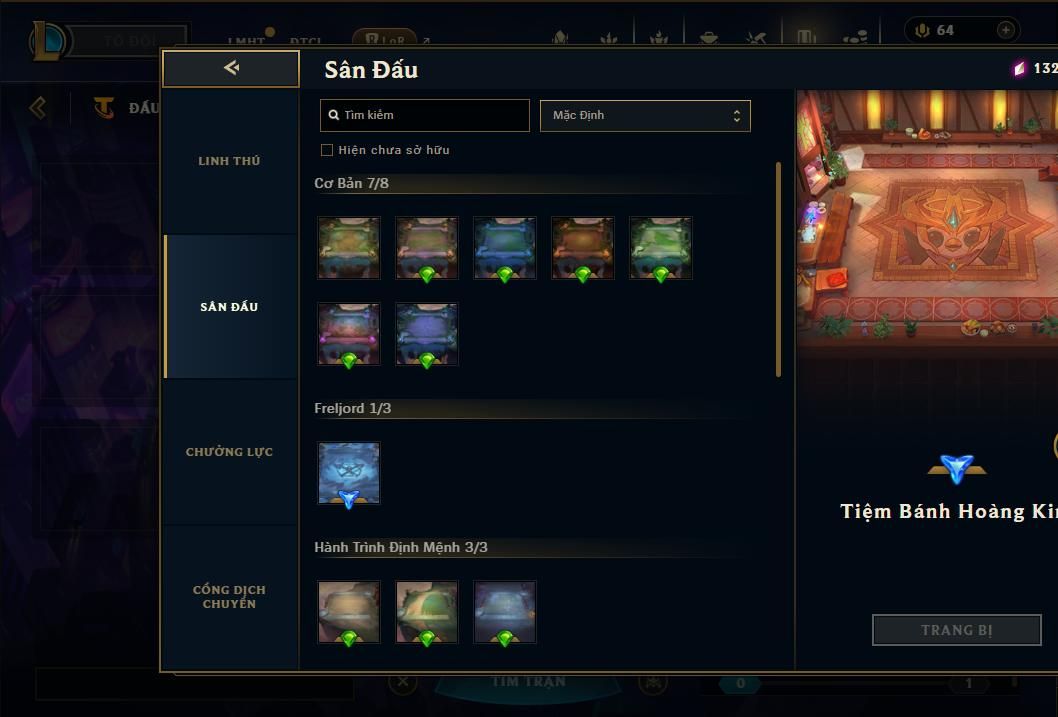Screen dimensions: 1058x717
Task: Select the Freljord arena thumbnail
Action: click(349, 473)
